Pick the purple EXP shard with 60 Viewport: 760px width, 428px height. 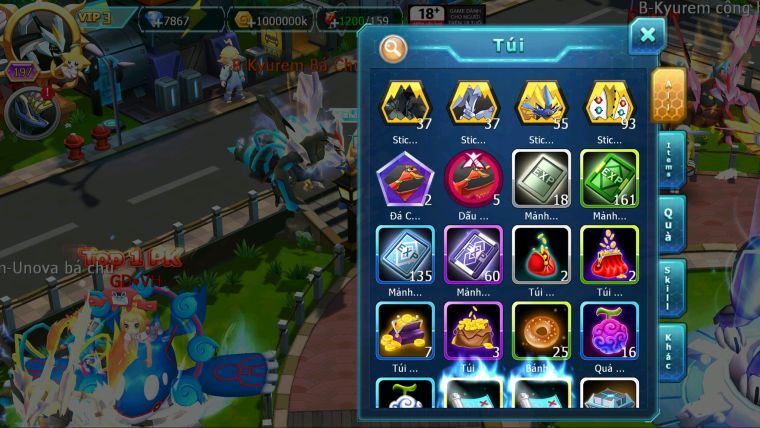pos(473,254)
